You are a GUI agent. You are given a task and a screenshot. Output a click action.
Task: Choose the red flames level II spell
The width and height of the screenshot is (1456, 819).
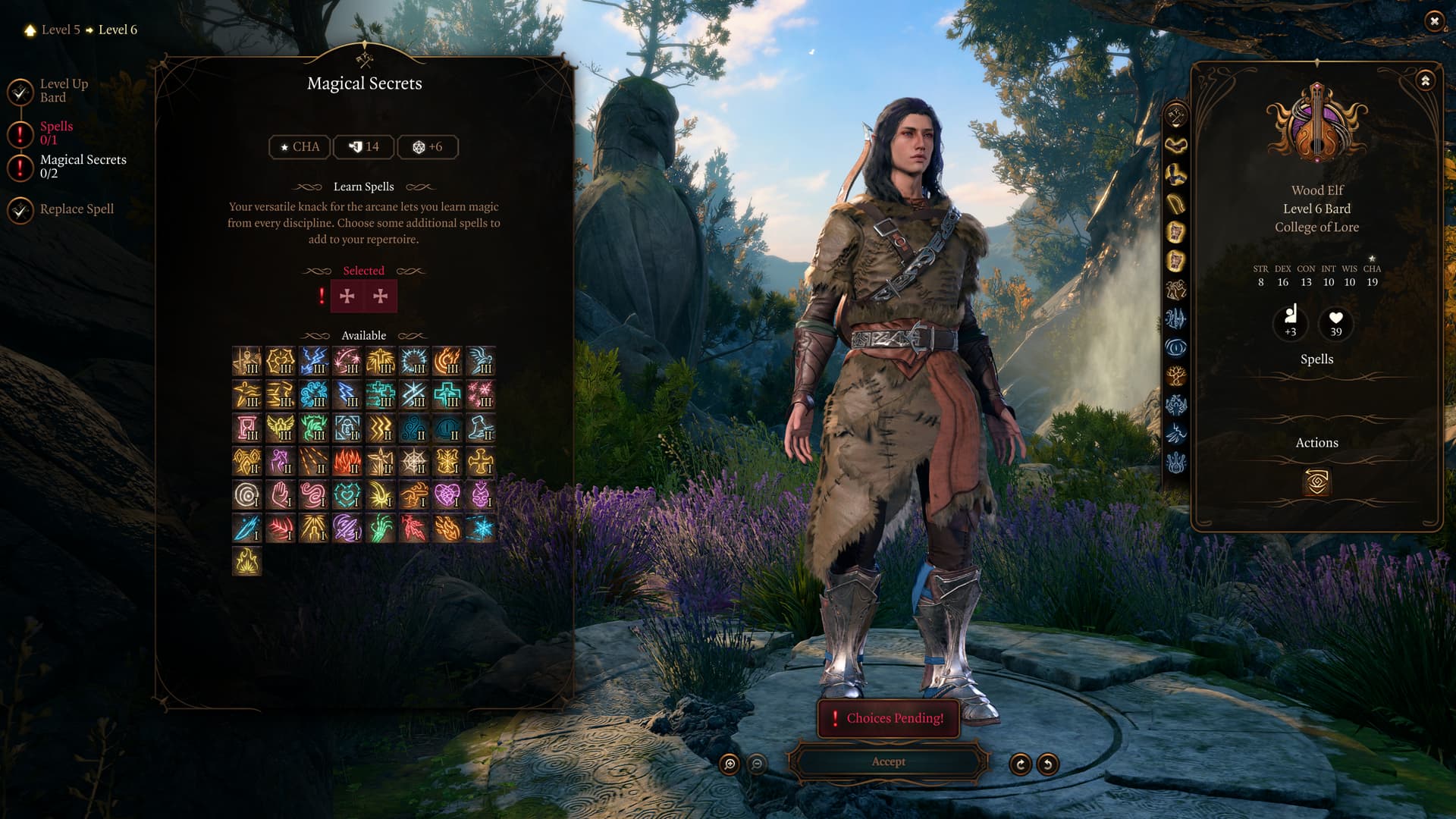point(347,461)
